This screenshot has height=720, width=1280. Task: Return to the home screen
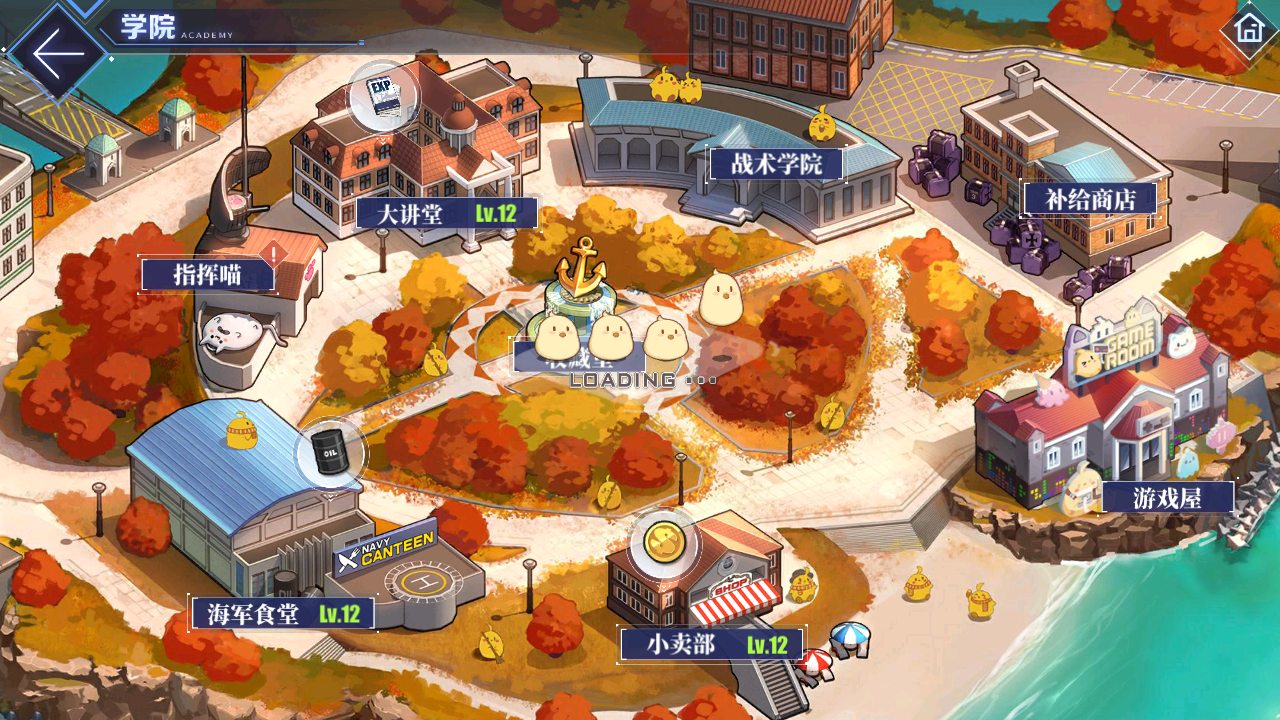click(1248, 28)
